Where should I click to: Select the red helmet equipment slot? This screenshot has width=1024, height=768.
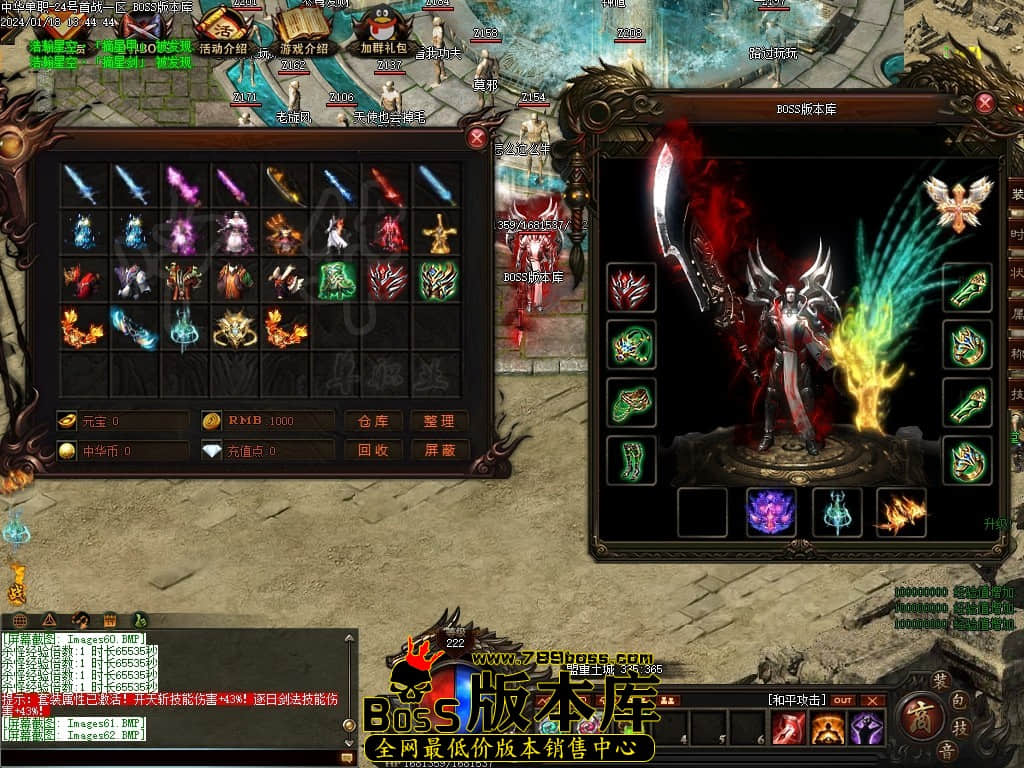tap(631, 288)
